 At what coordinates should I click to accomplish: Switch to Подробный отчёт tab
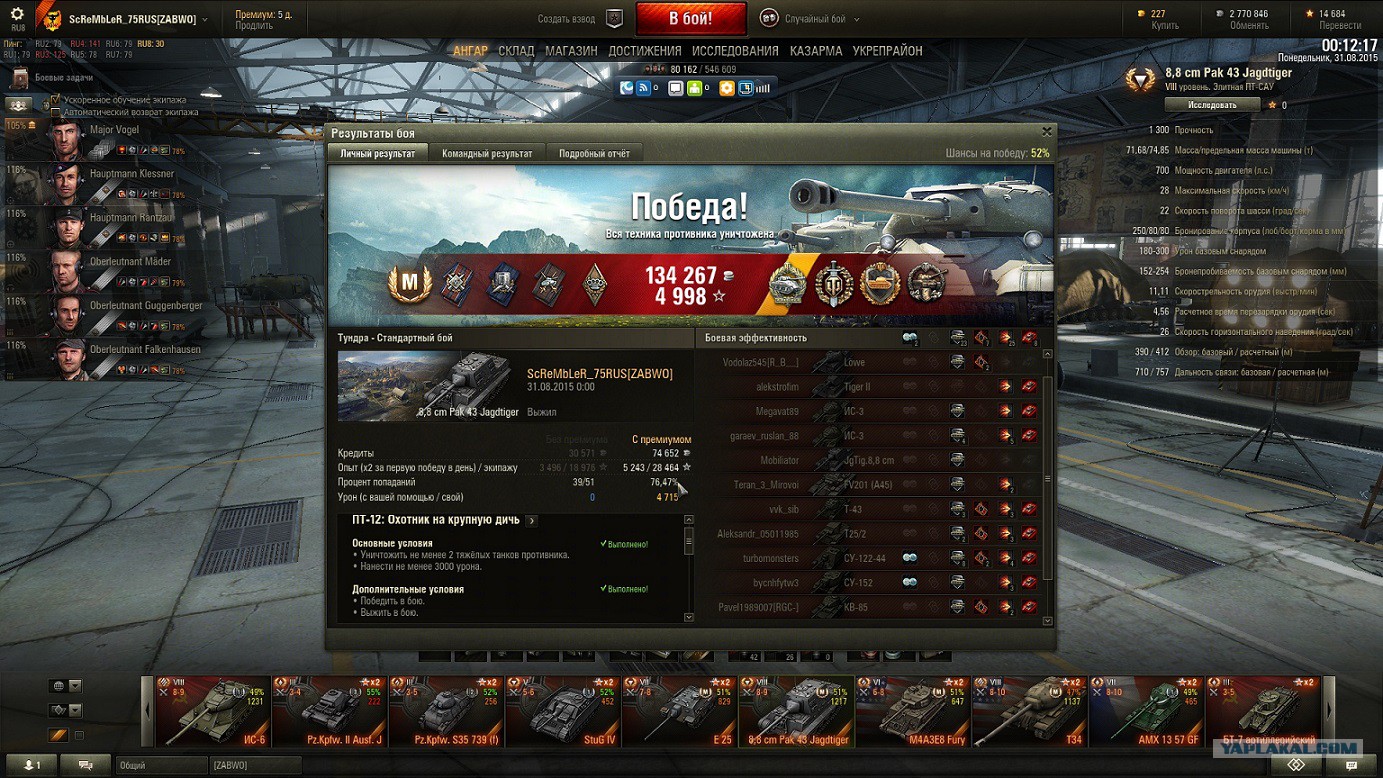pos(594,153)
